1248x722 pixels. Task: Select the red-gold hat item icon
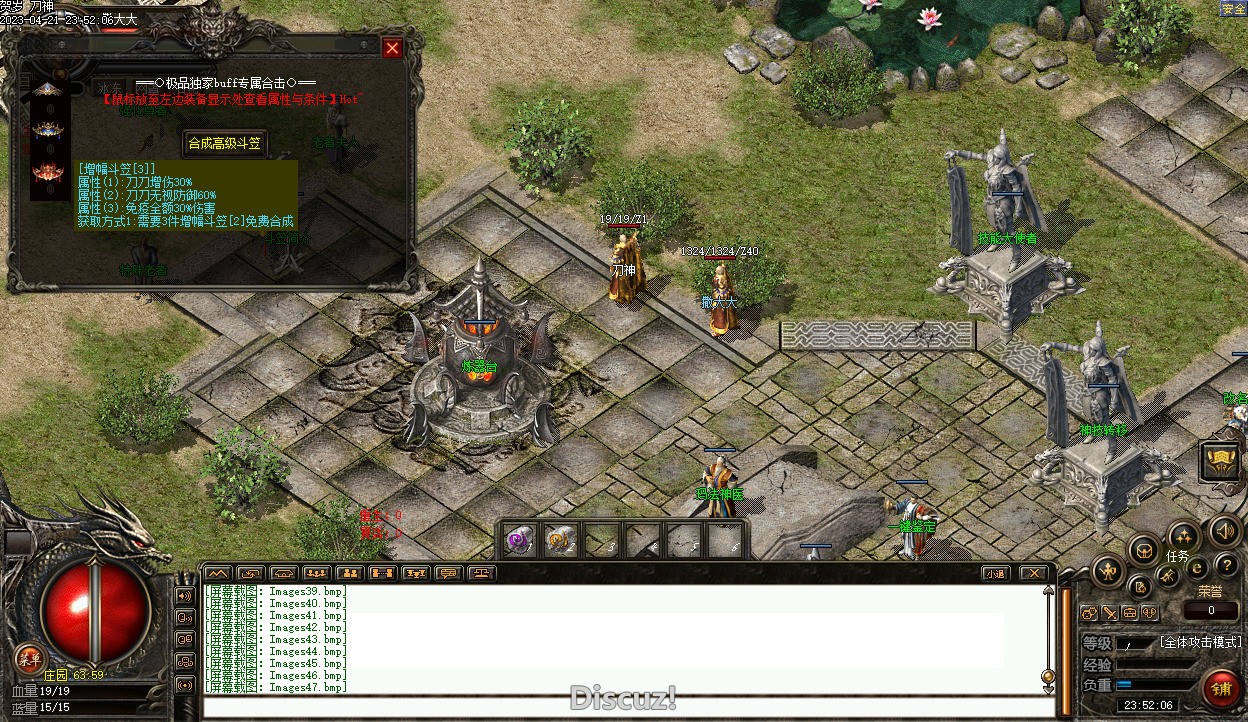pos(47,172)
